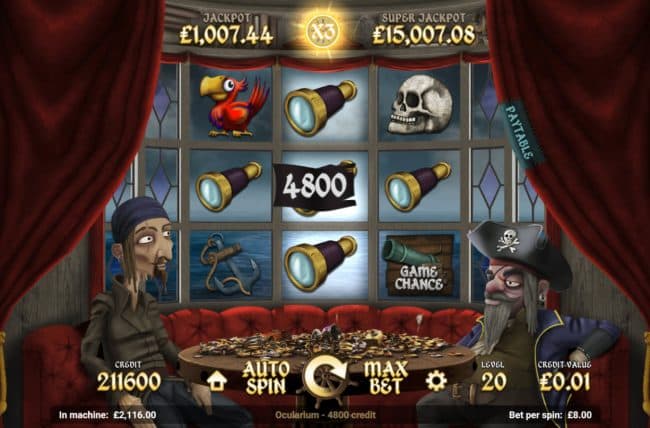Open the Paytable tab
The width and height of the screenshot is (650, 428).
point(520,133)
